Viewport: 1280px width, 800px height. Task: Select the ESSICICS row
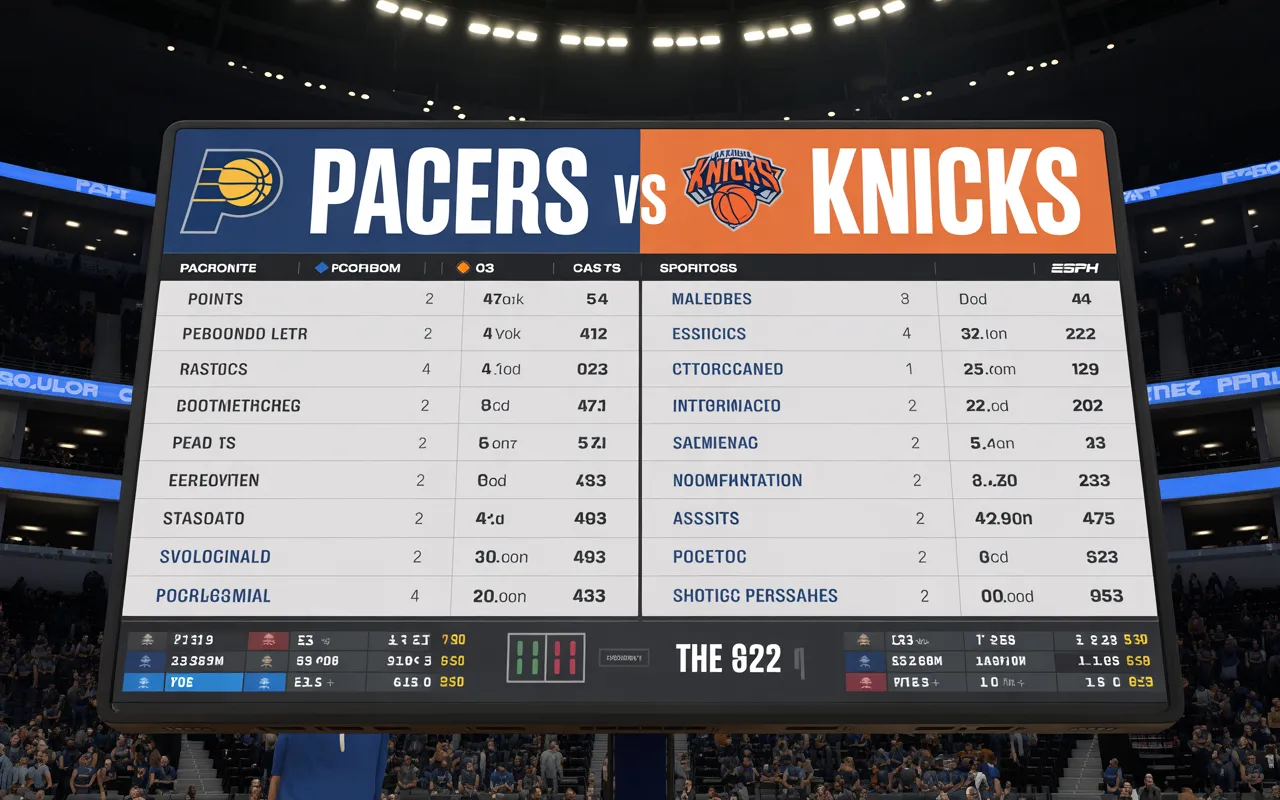(709, 334)
